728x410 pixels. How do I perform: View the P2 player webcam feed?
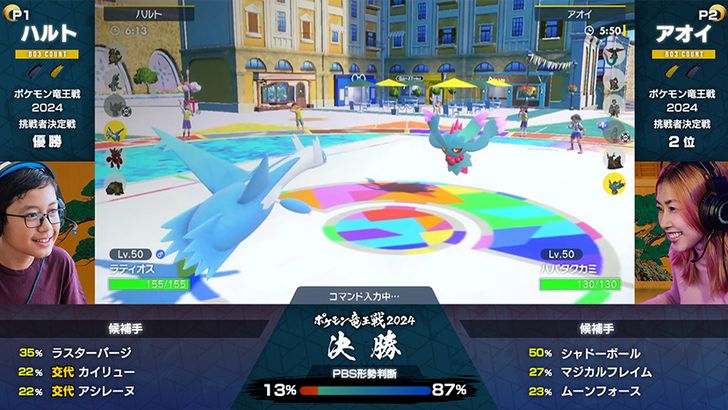coord(682,232)
